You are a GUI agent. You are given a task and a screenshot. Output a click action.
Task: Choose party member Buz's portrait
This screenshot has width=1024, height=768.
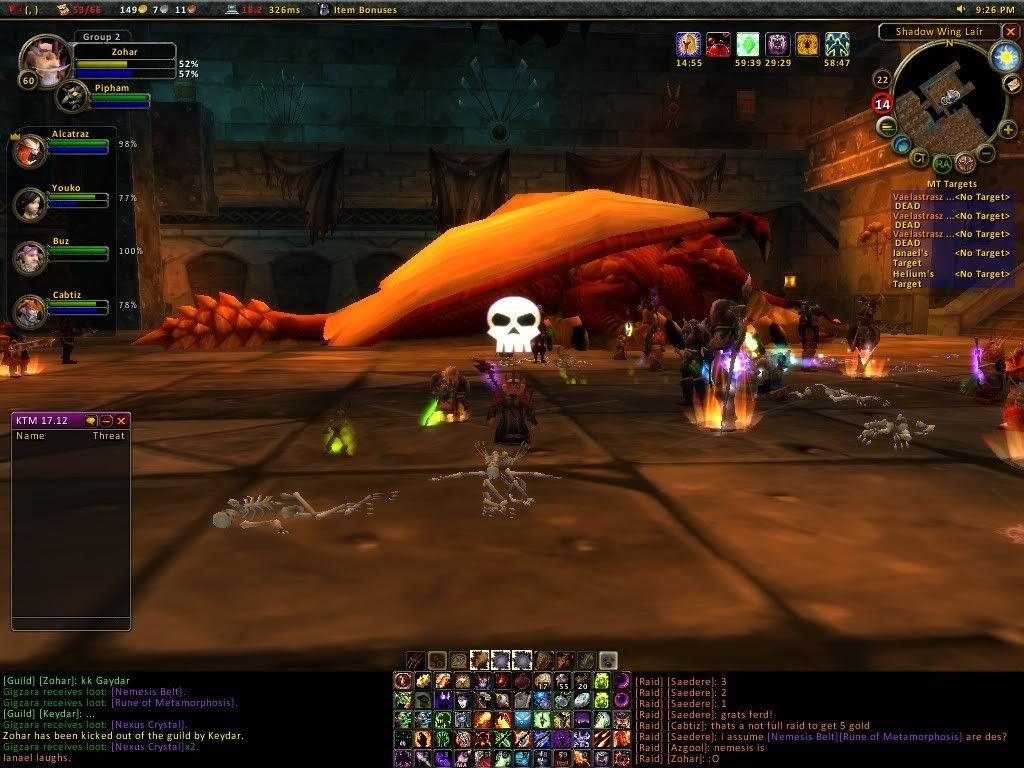tap(29, 257)
